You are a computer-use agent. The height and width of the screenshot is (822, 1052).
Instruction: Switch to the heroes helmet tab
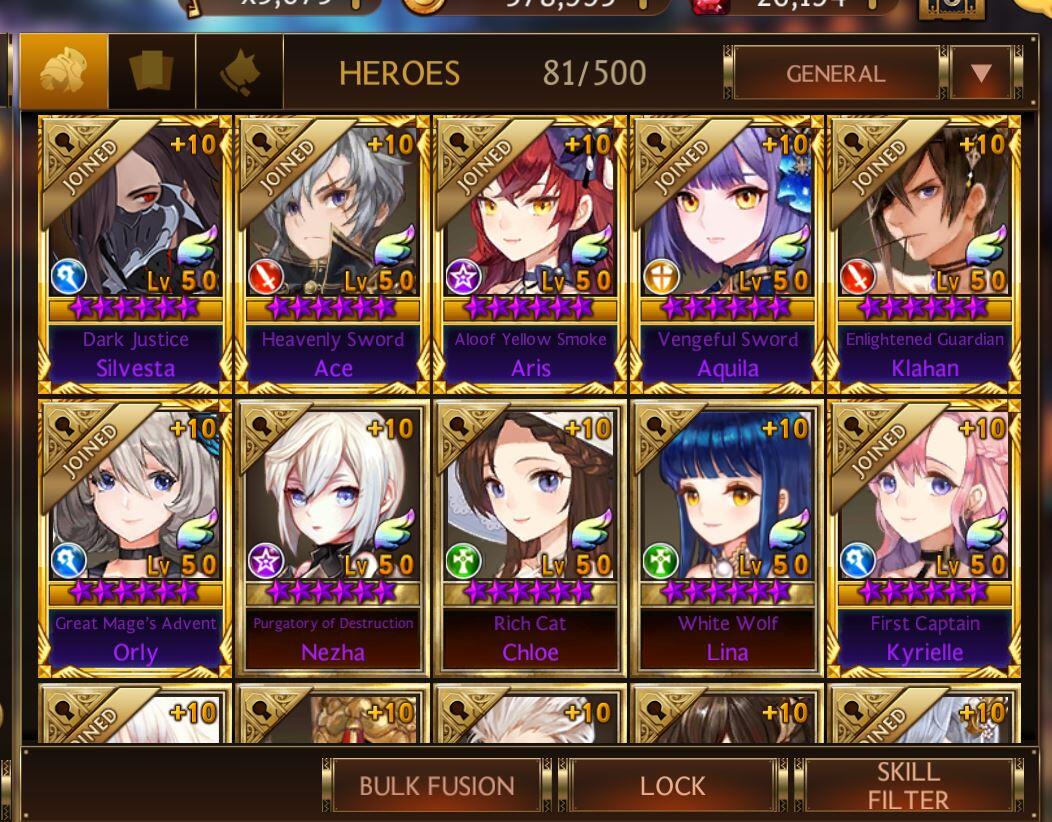(64, 72)
